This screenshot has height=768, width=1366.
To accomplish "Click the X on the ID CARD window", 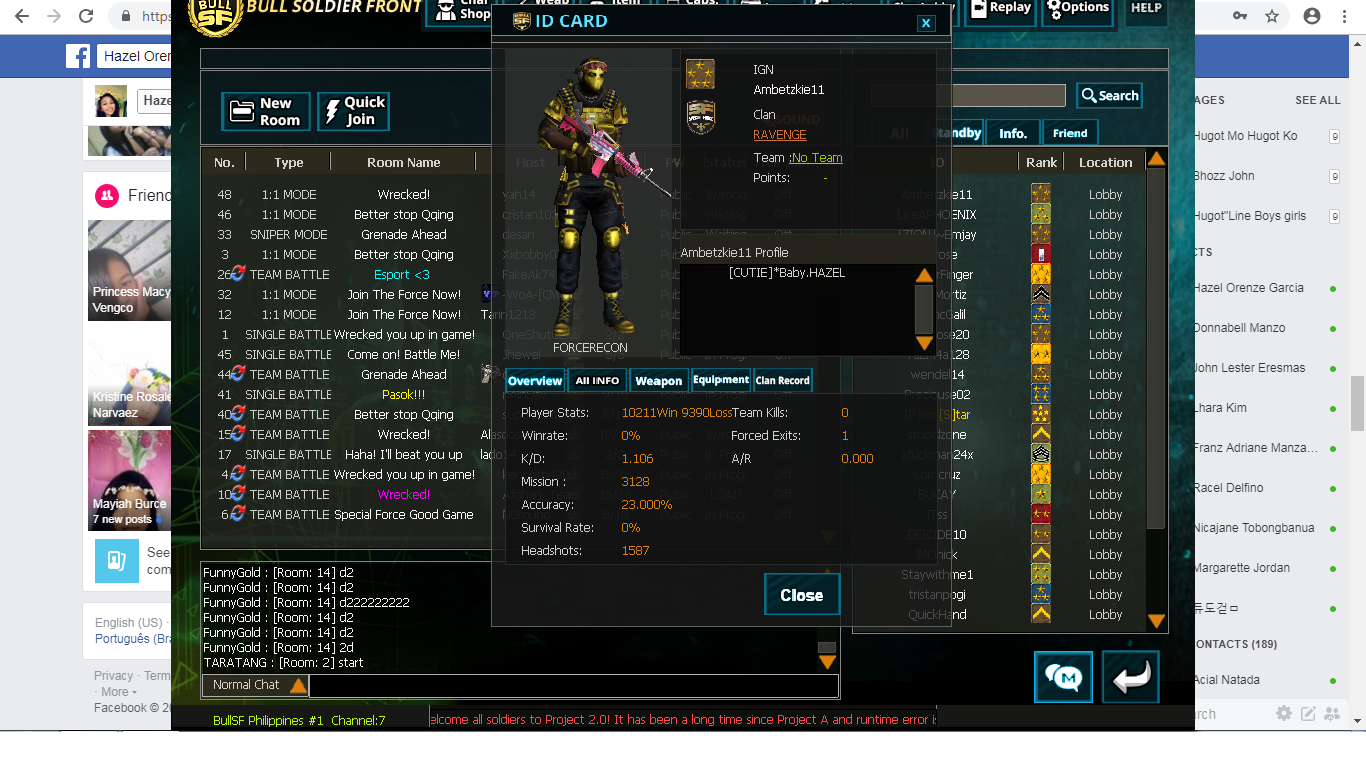I will tap(926, 23).
